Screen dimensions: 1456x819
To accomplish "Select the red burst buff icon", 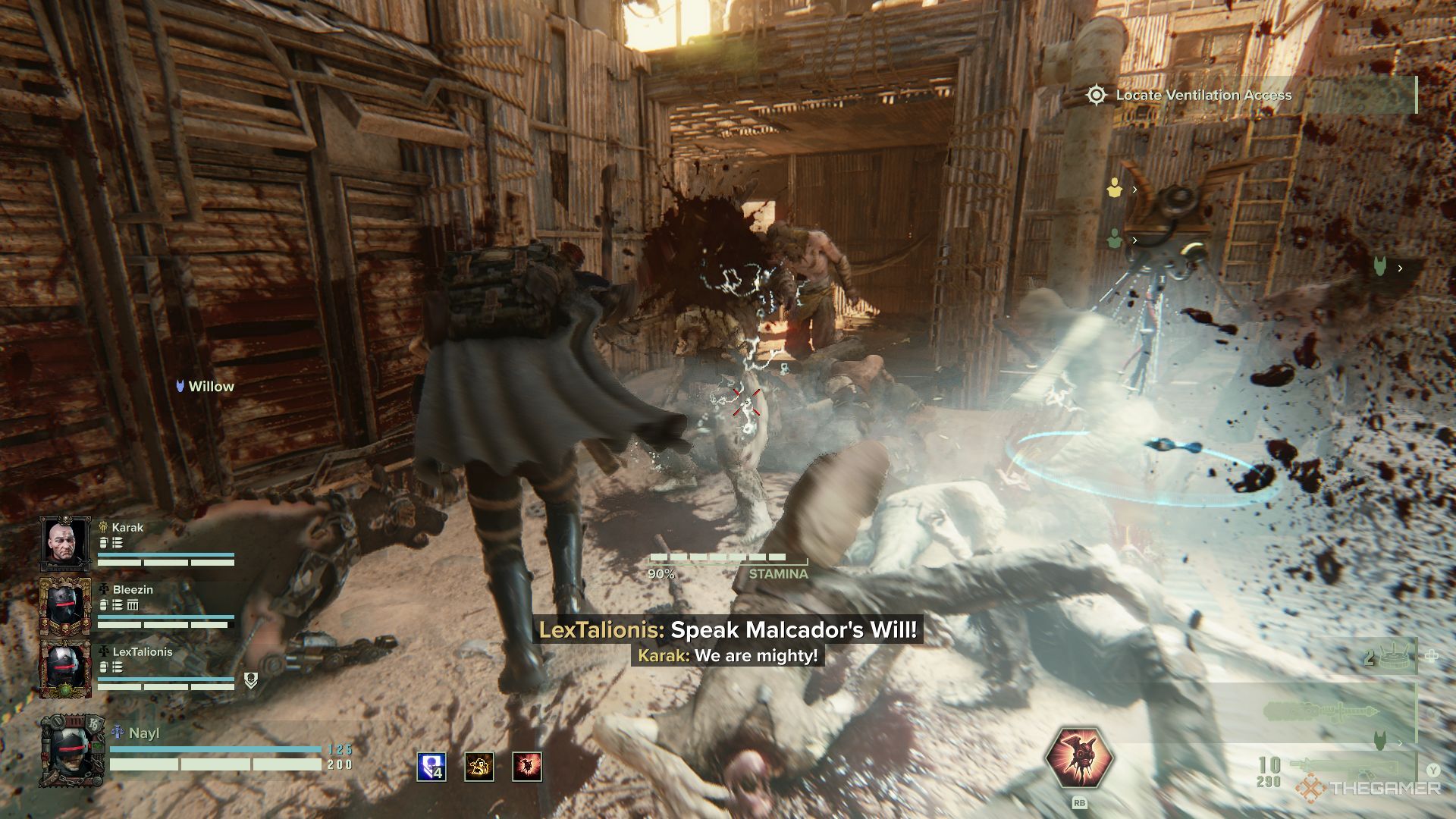I will pos(527,767).
